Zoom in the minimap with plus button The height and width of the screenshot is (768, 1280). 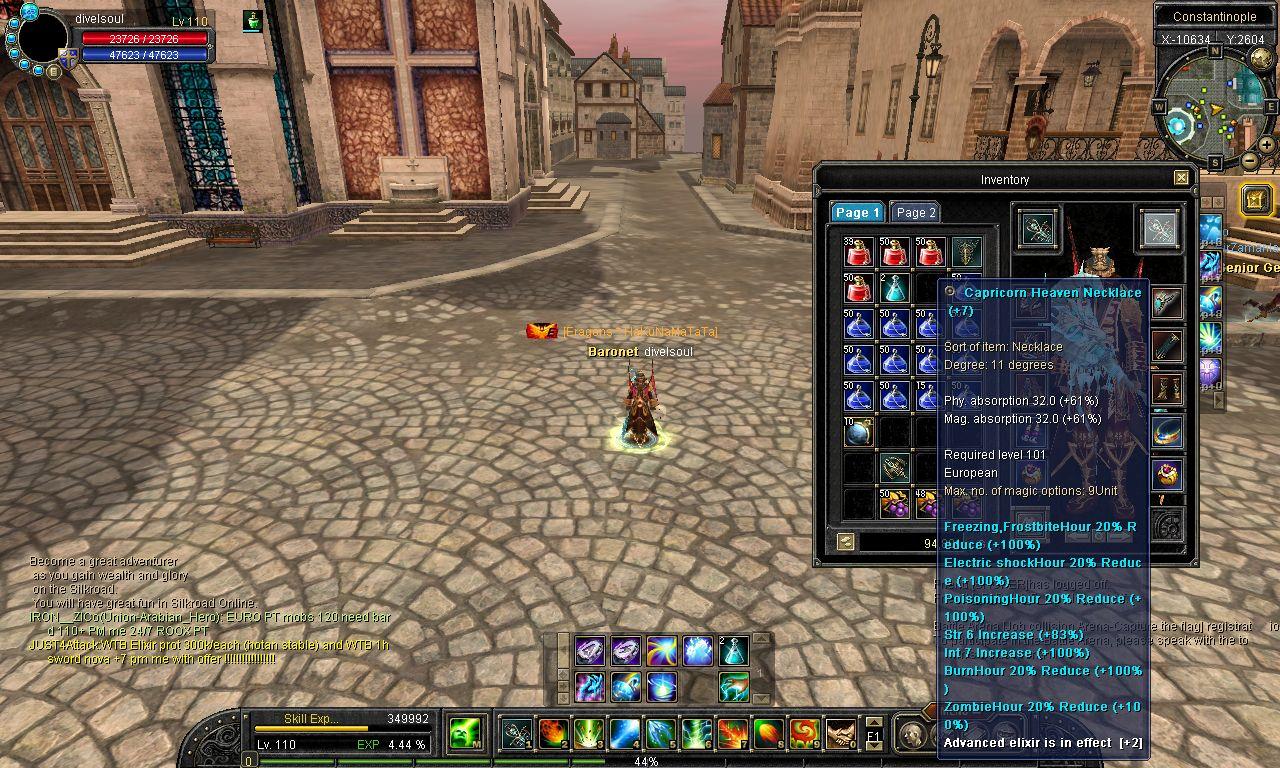click(x=1266, y=145)
